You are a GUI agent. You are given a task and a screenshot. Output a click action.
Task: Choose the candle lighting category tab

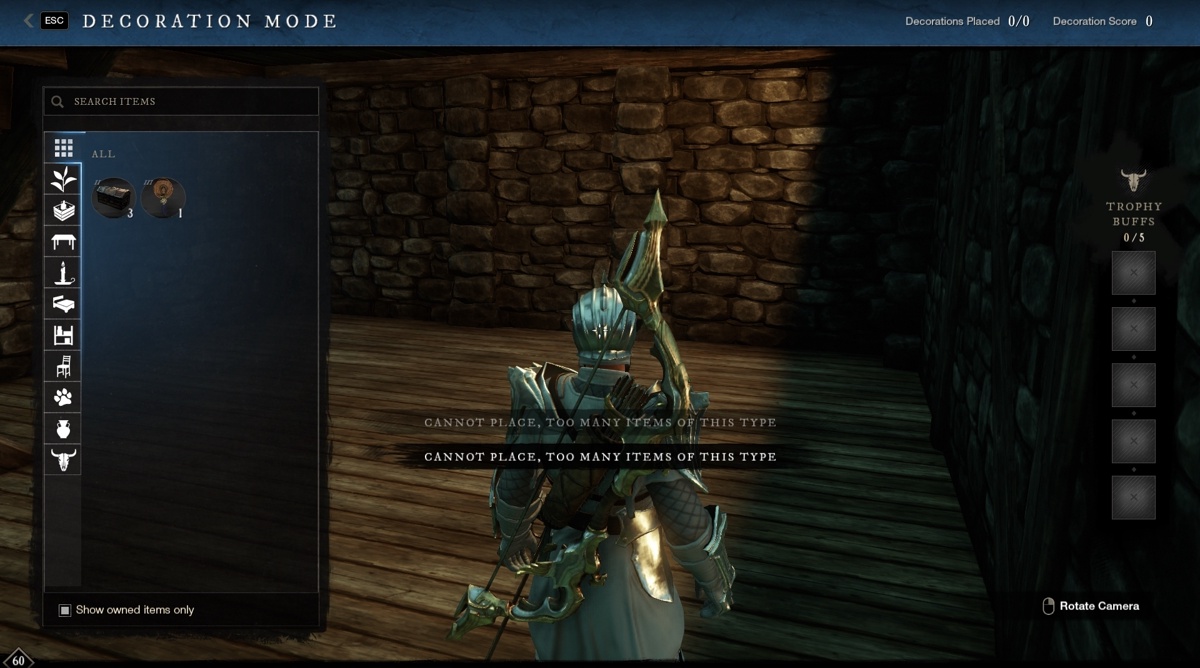click(64, 272)
